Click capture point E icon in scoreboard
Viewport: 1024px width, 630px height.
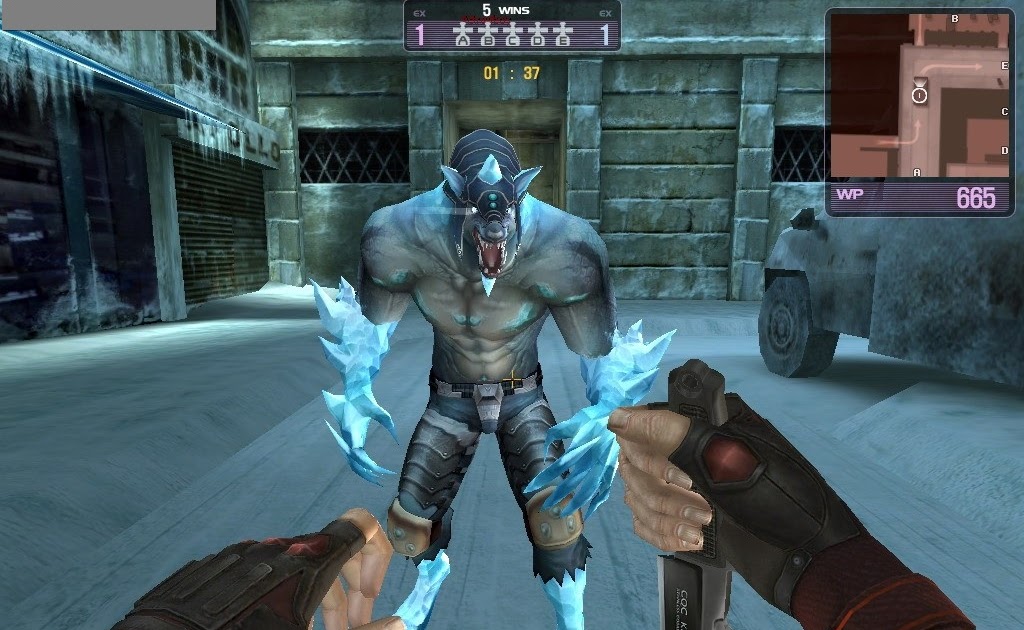(x=562, y=38)
